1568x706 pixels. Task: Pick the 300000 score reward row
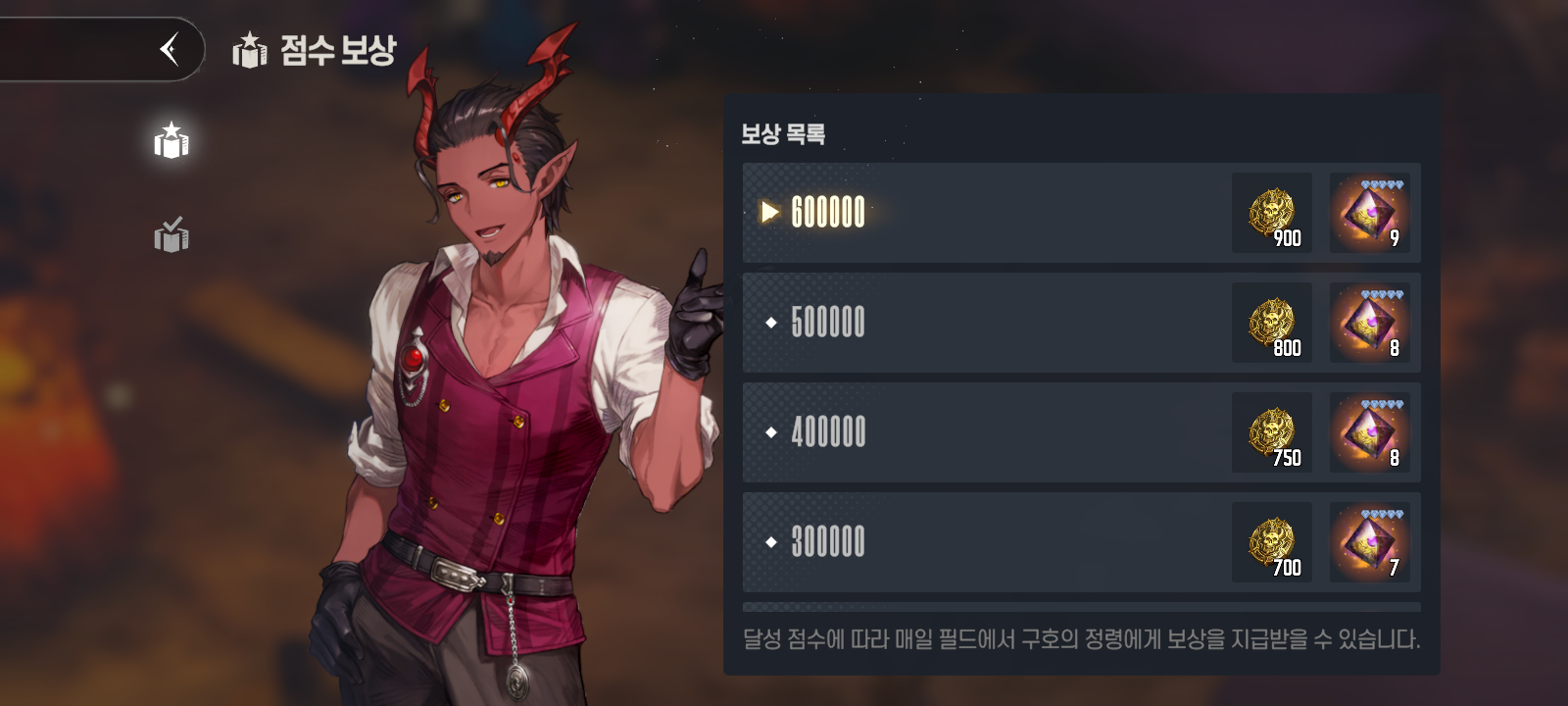(x=980, y=542)
